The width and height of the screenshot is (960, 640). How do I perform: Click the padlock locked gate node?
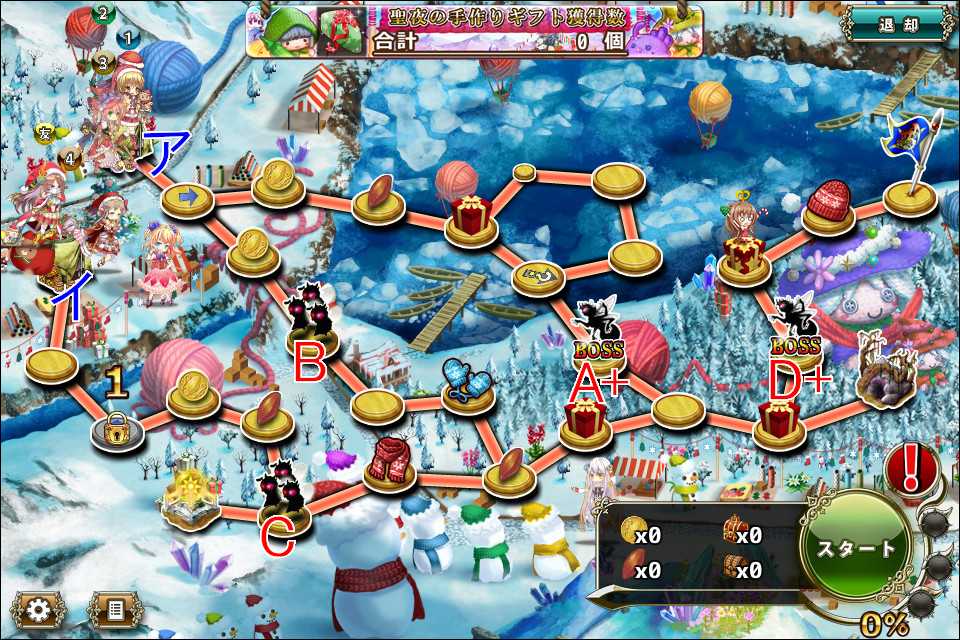click(x=117, y=428)
